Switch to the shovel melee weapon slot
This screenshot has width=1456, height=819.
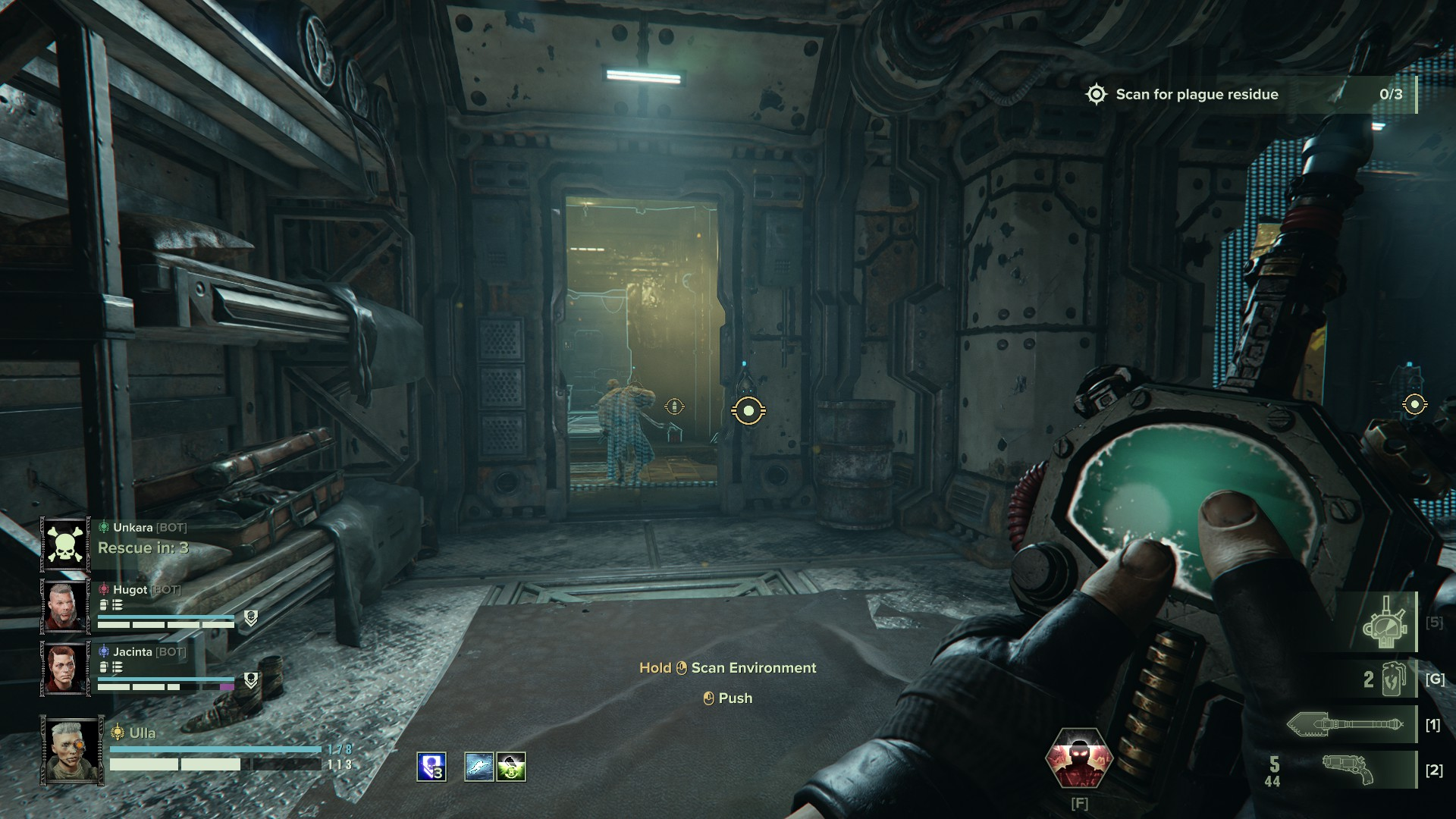click(x=1350, y=724)
